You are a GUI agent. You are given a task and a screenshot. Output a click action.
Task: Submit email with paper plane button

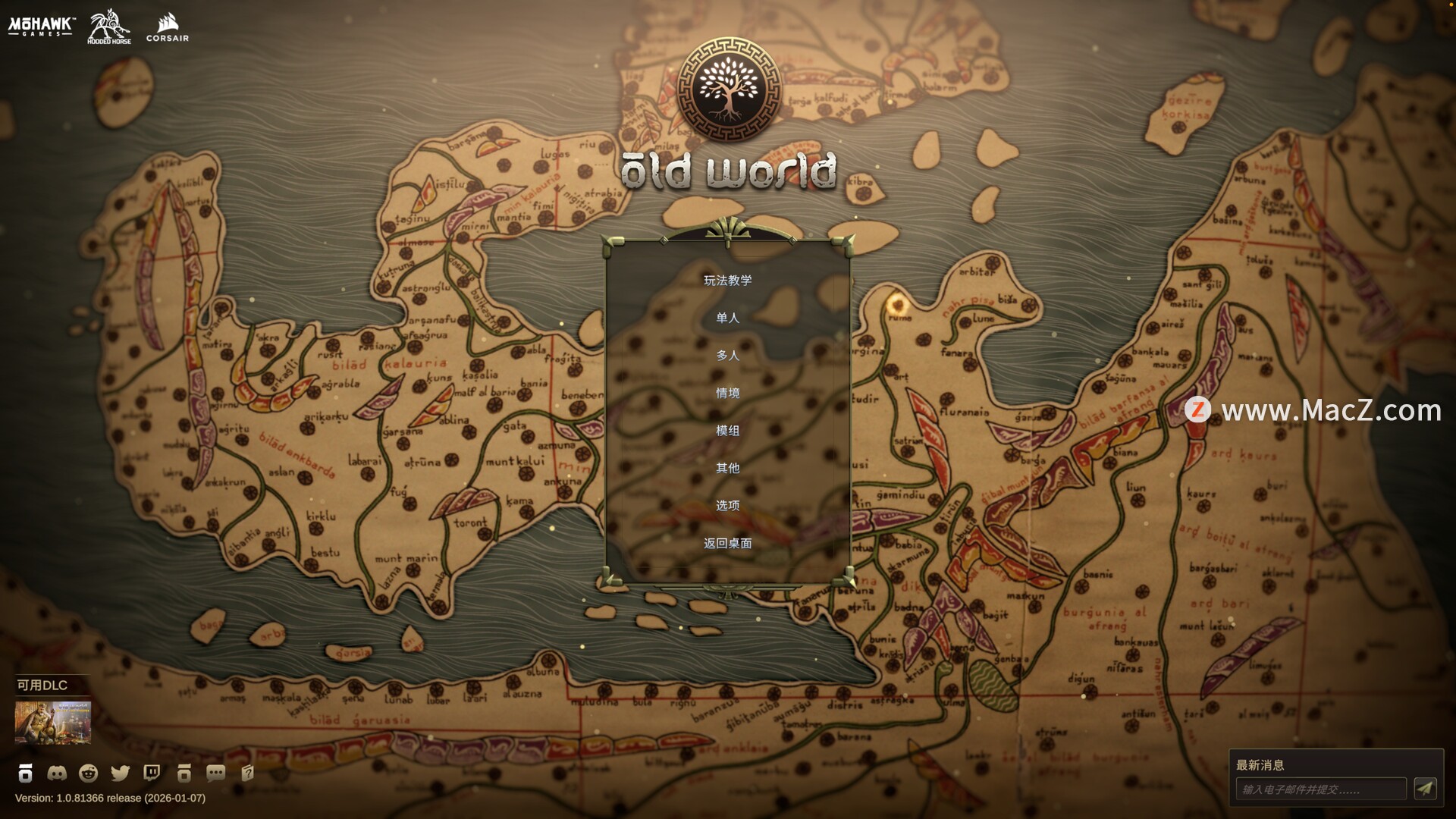tap(1425, 789)
